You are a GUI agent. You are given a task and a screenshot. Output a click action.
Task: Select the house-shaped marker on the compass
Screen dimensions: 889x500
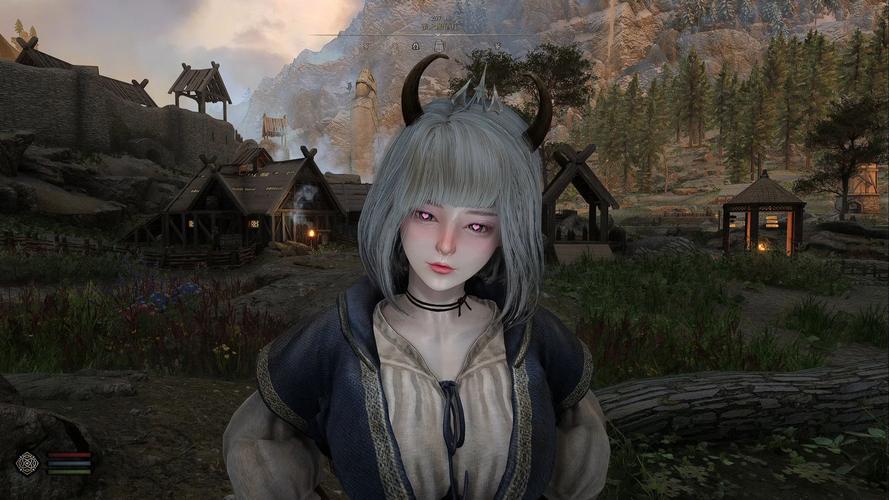coord(415,46)
